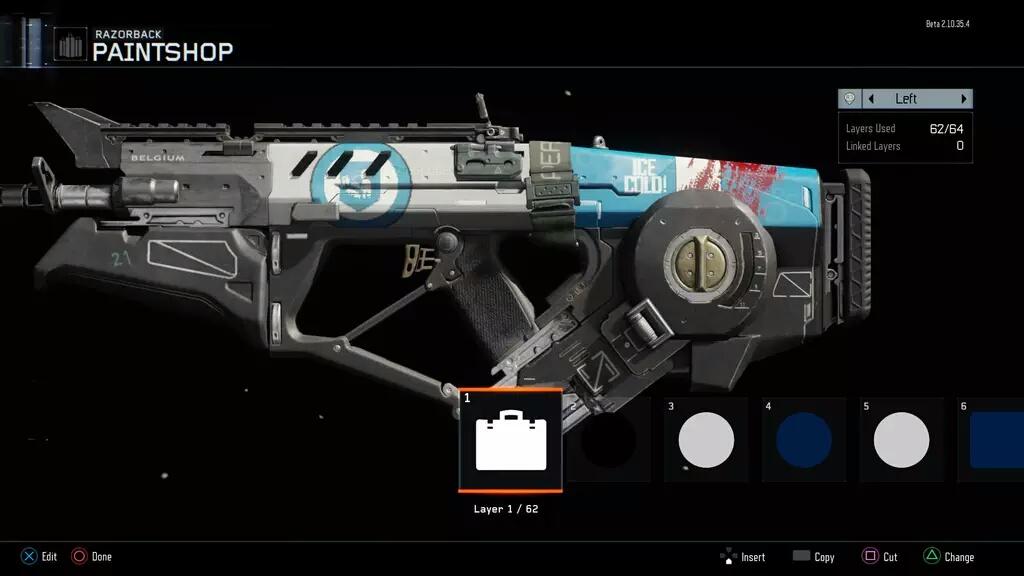The height and width of the screenshot is (576, 1024).
Task: Select the blue square layer 6
Action: click(994, 440)
